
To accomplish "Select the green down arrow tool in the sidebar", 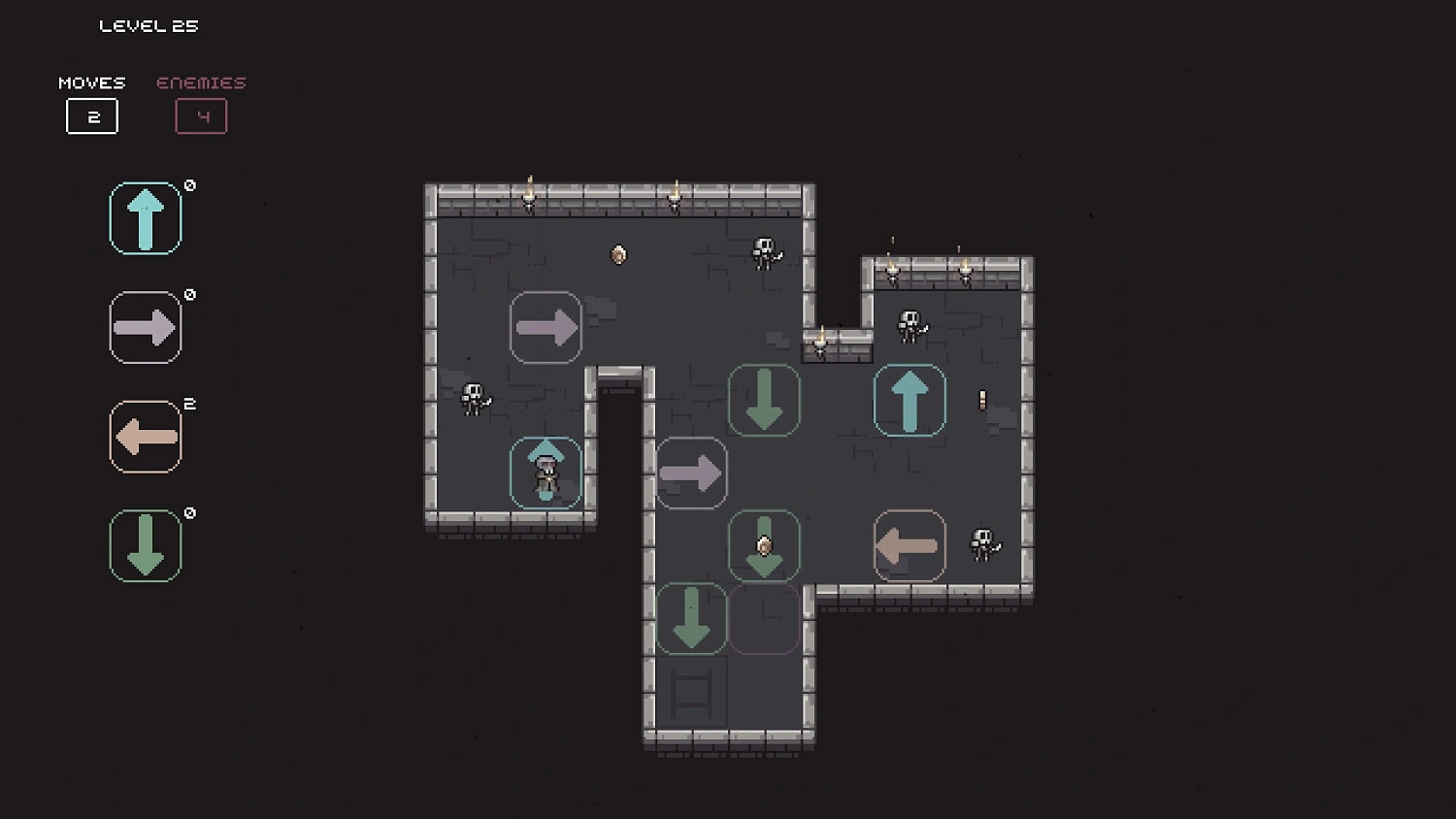I will click(x=146, y=544).
